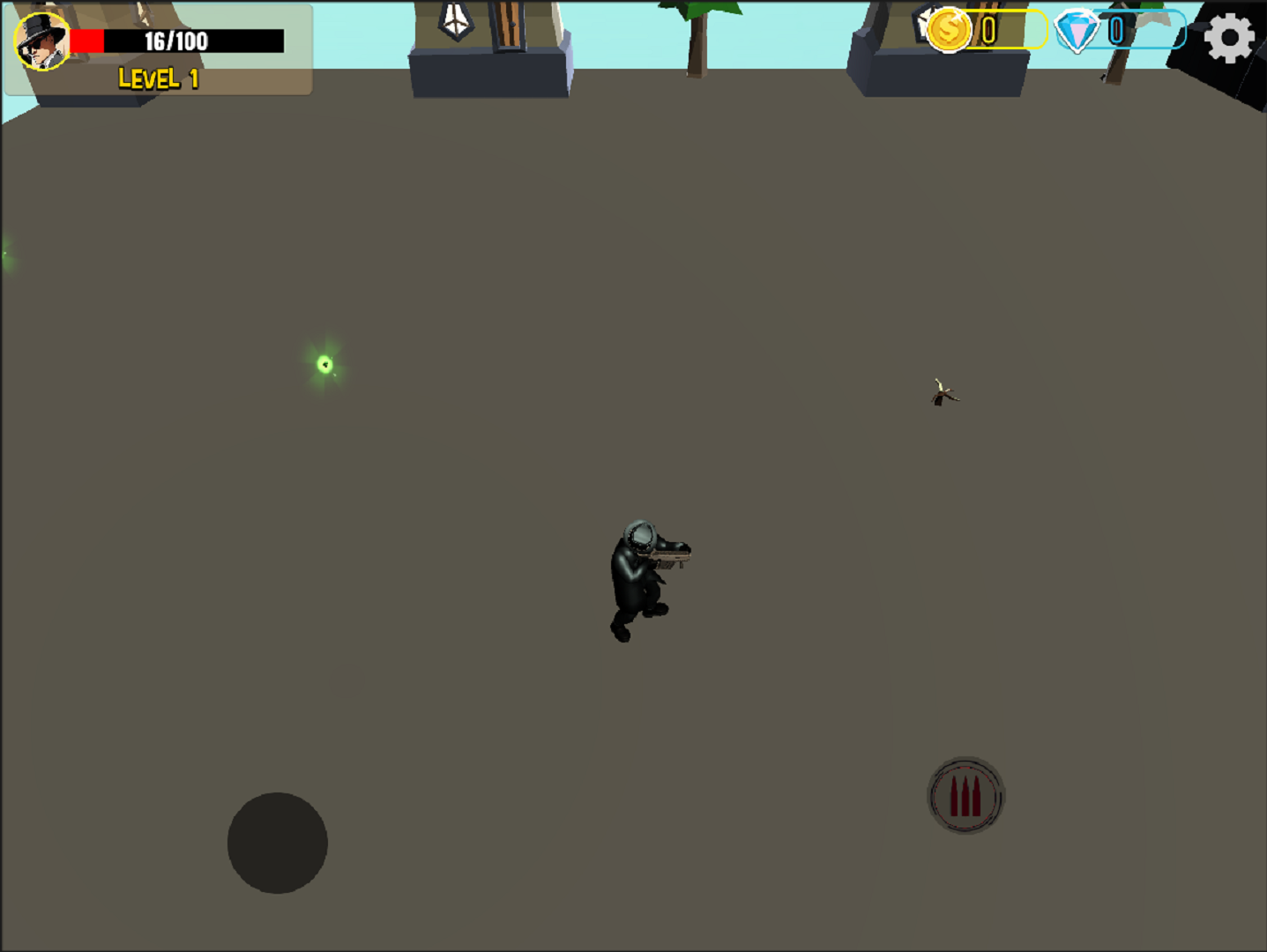Click the 16/100 health bar
1267x952 pixels.
click(x=176, y=39)
